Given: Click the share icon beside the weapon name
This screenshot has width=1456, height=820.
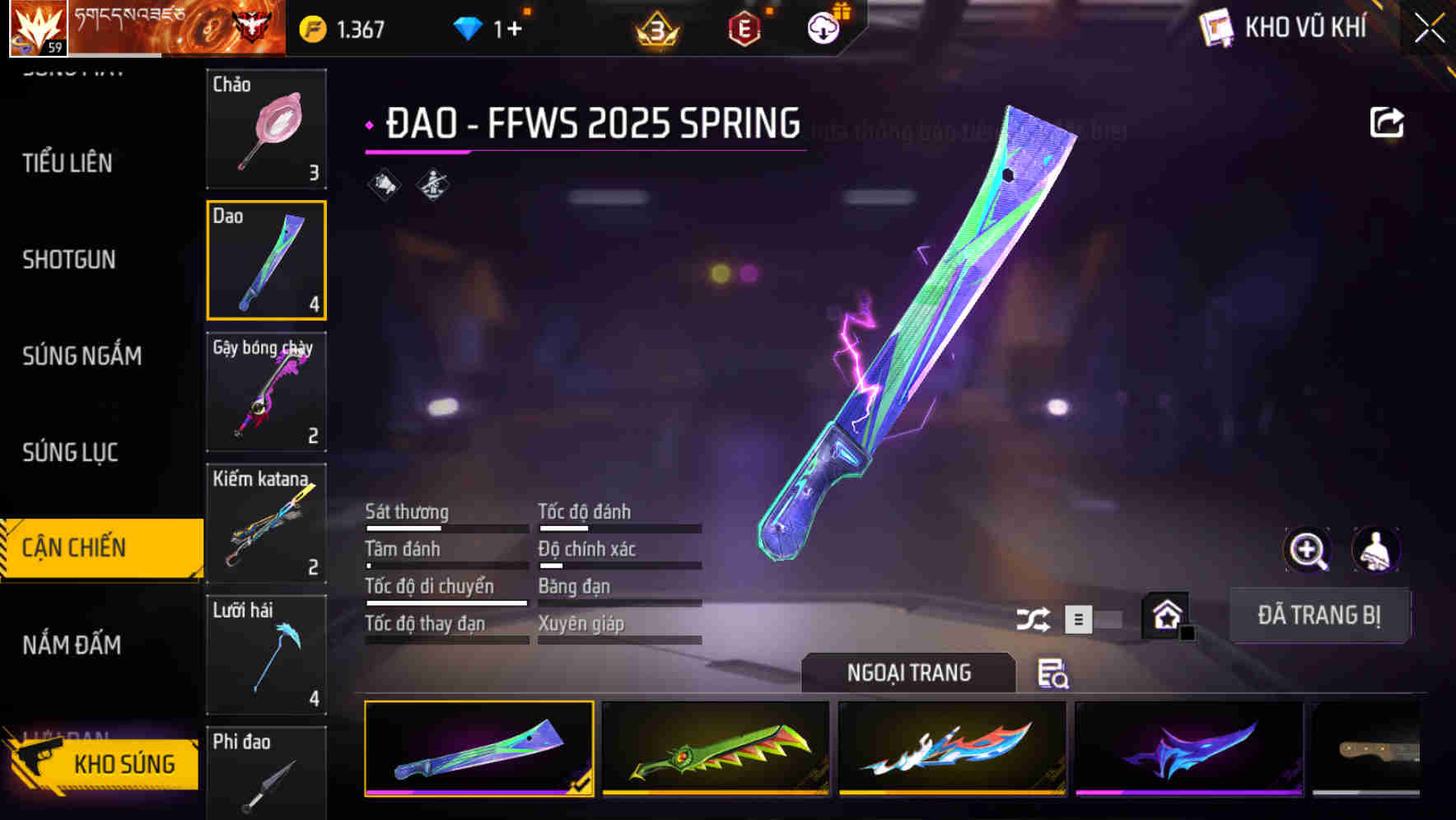Looking at the screenshot, I should pos(1387,122).
